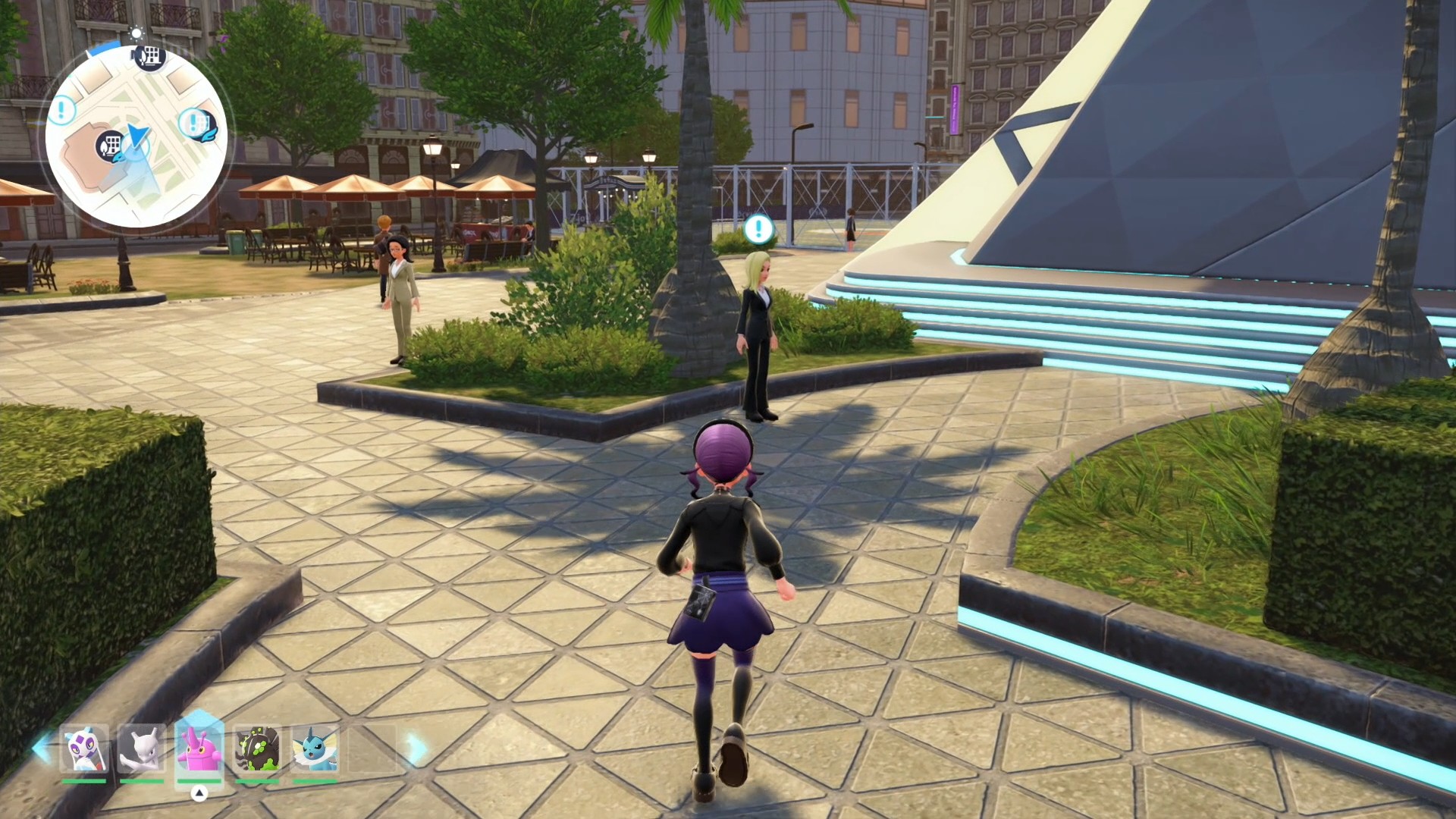Select Froslass in the party bar
The image size is (1456, 819).
[x=84, y=749]
